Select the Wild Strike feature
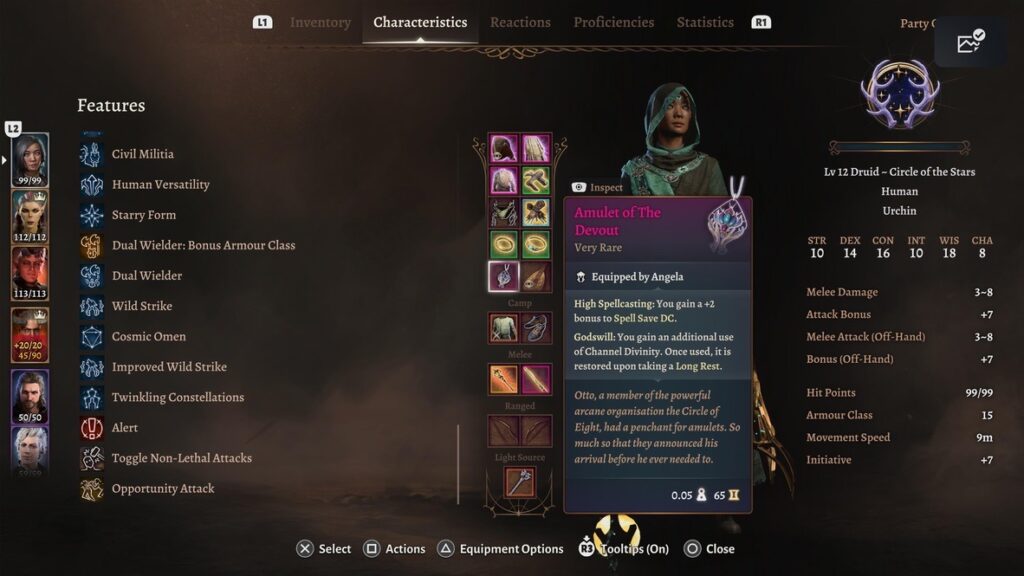1024x576 pixels. (x=141, y=306)
